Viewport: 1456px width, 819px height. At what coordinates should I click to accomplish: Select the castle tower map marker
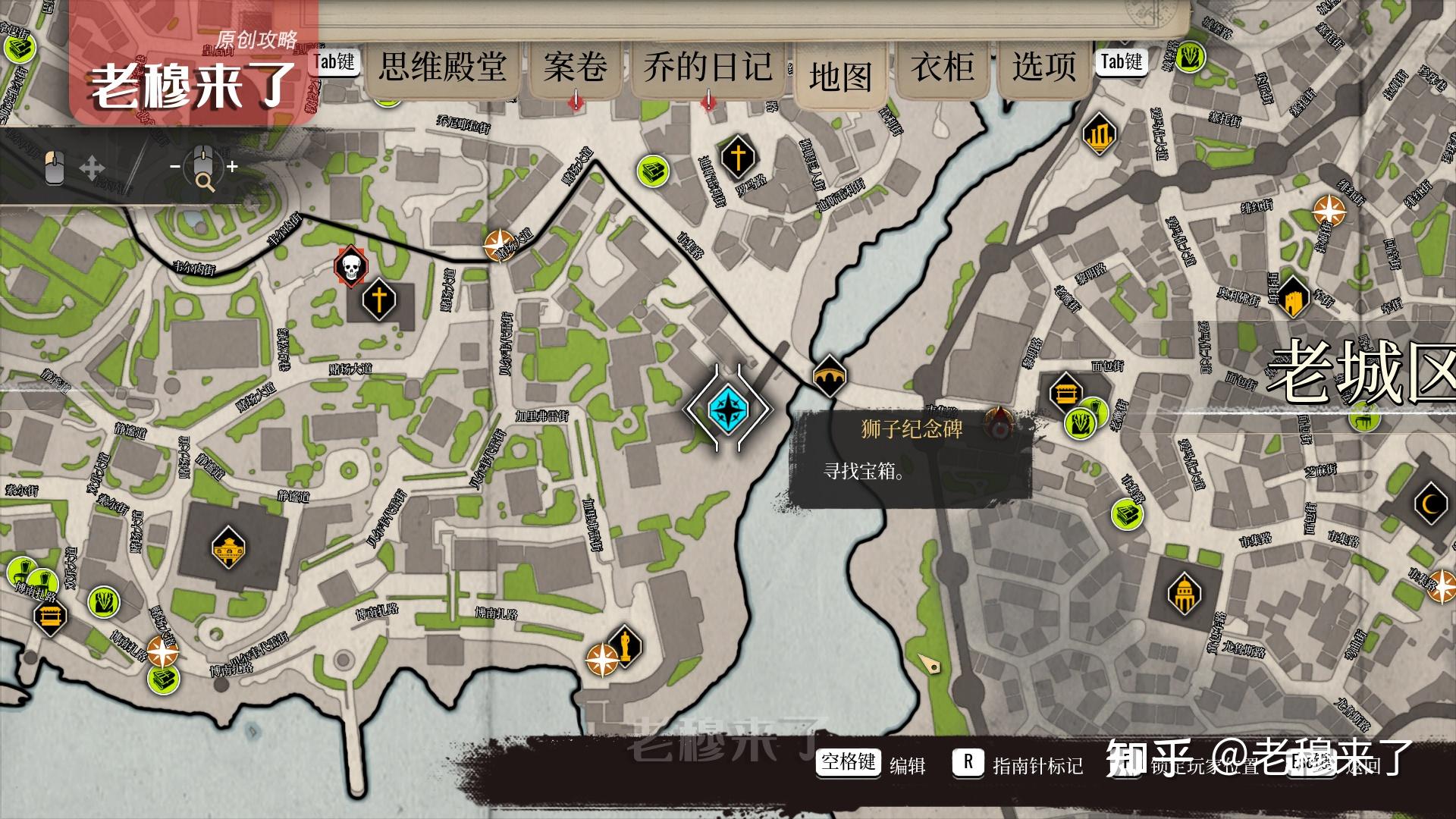tap(1293, 297)
